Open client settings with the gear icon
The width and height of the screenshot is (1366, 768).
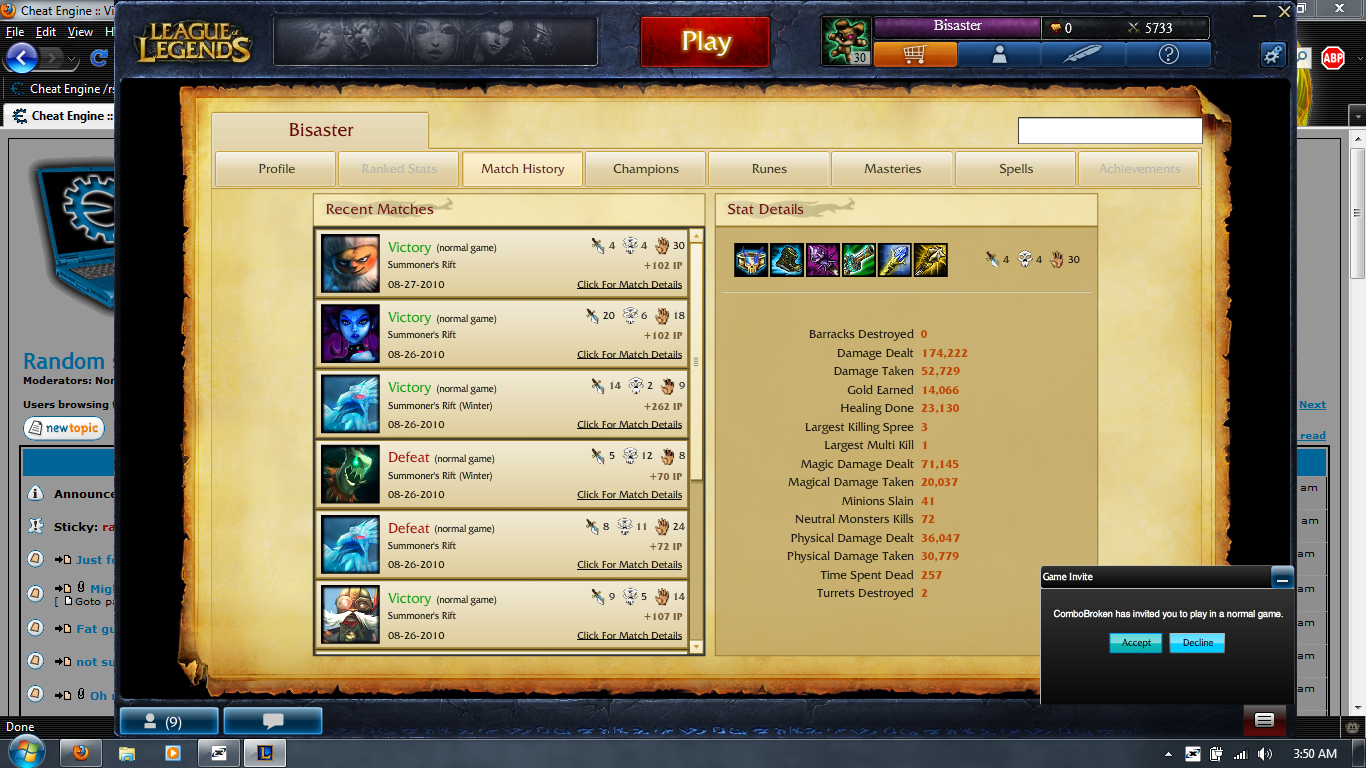(x=1272, y=55)
